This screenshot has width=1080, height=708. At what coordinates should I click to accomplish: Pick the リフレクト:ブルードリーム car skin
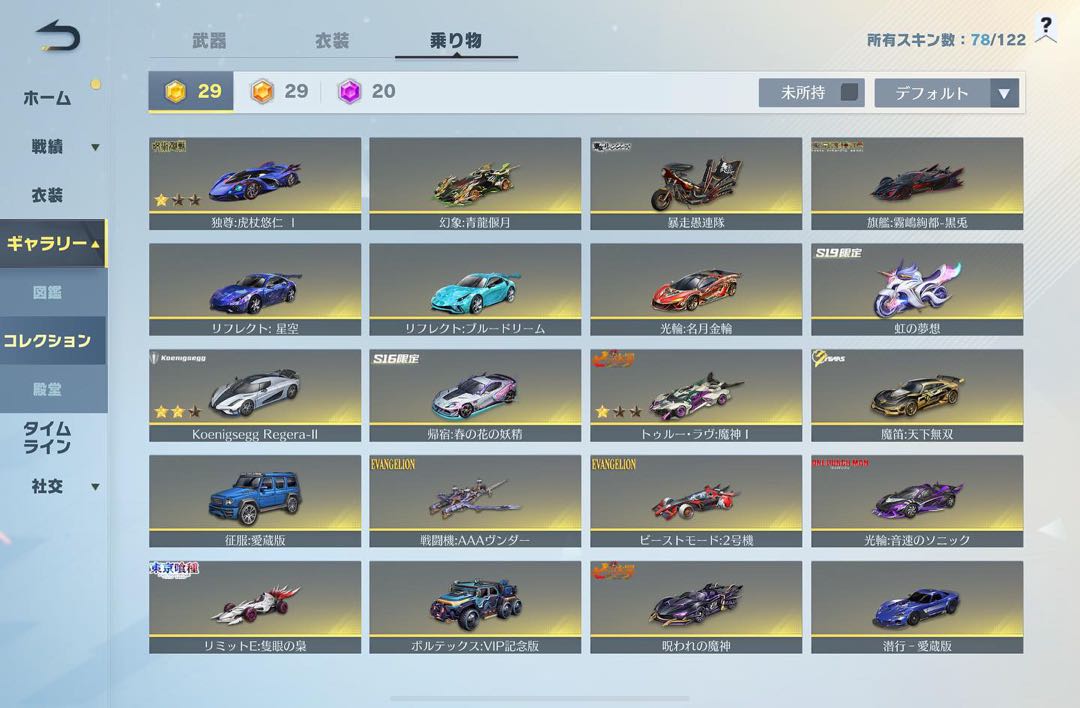pos(475,290)
